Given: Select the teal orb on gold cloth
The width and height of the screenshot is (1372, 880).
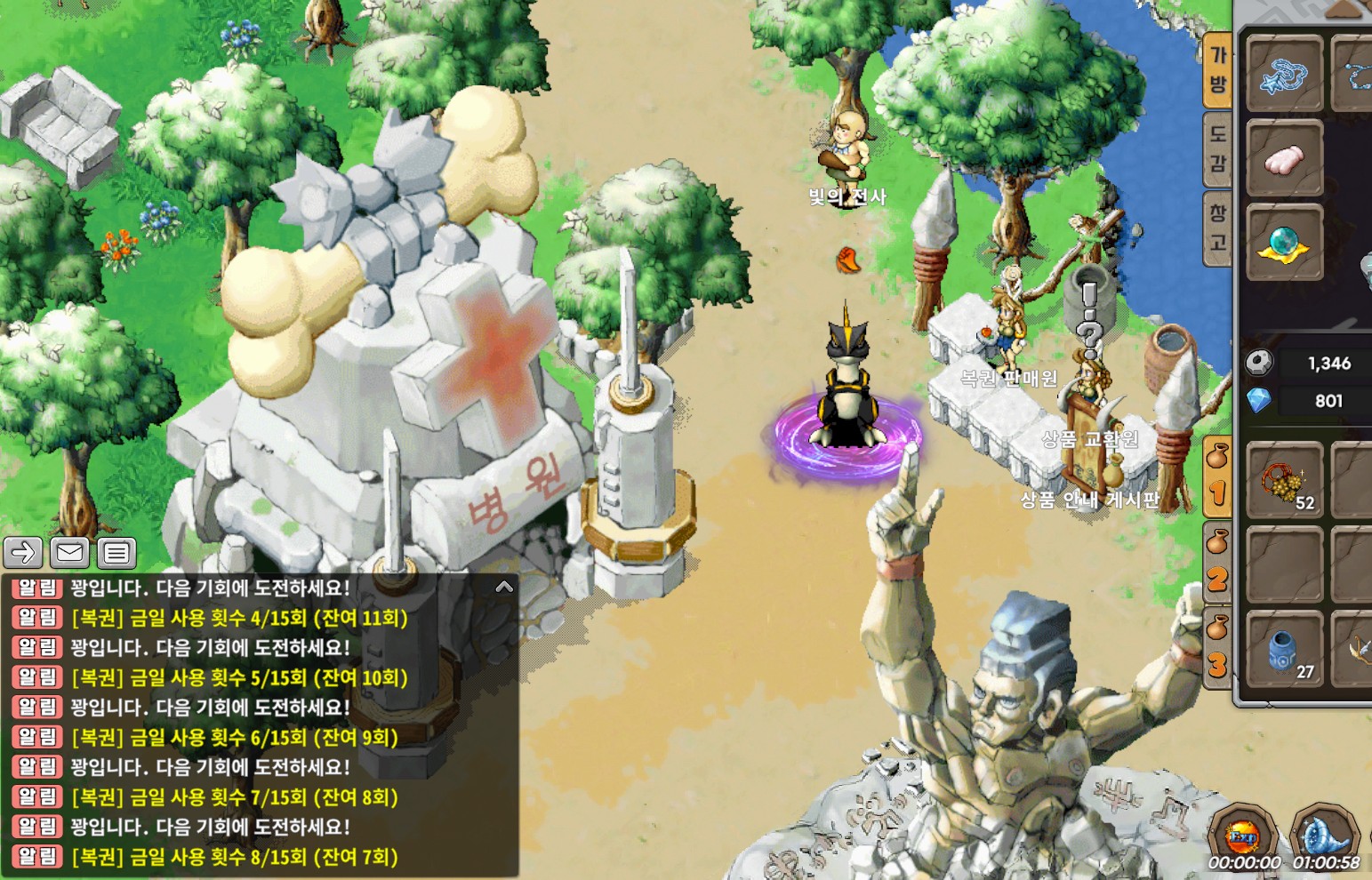Looking at the screenshot, I should (1284, 243).
